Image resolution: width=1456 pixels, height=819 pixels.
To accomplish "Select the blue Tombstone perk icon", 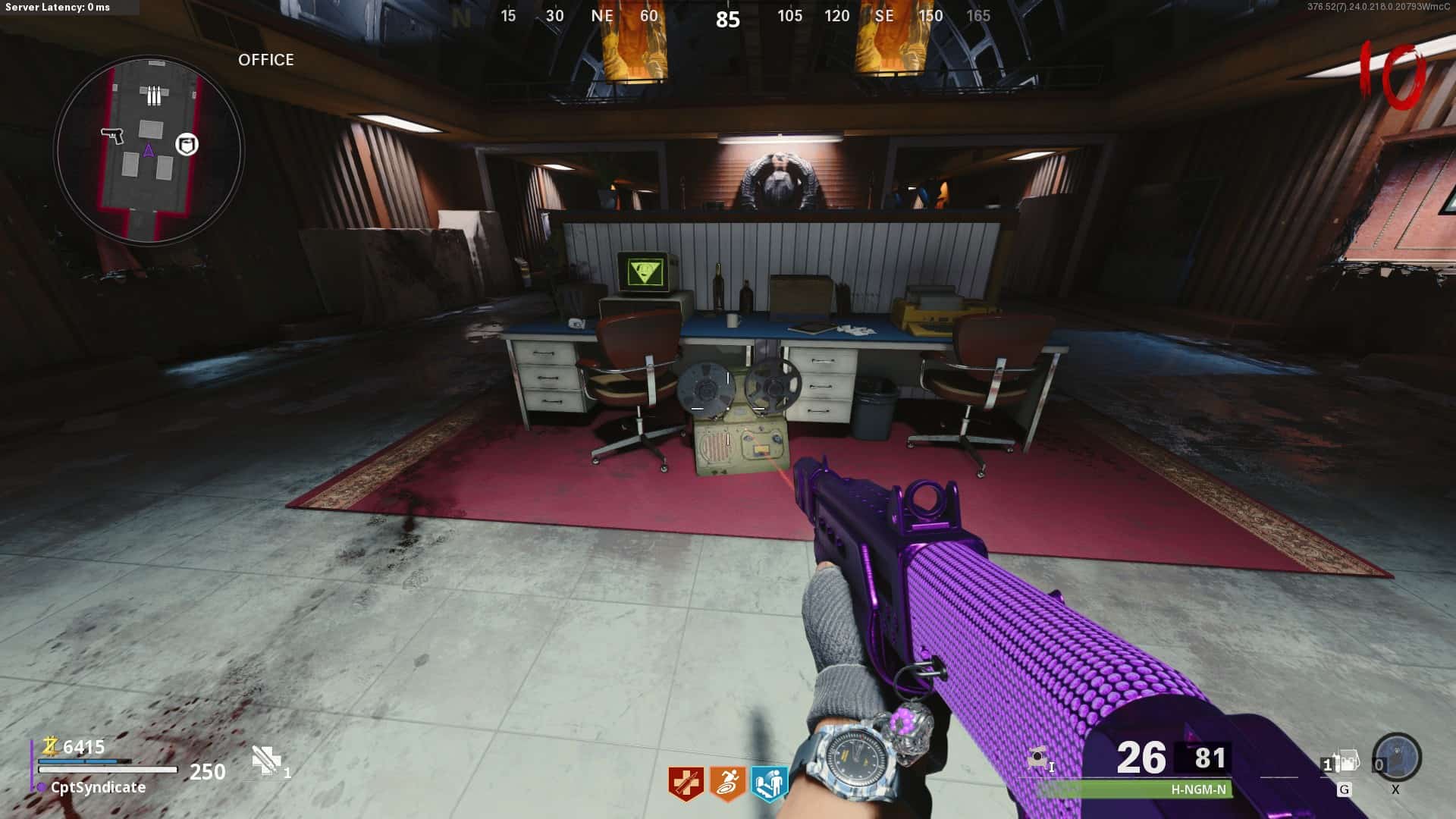I will (769, 783).
